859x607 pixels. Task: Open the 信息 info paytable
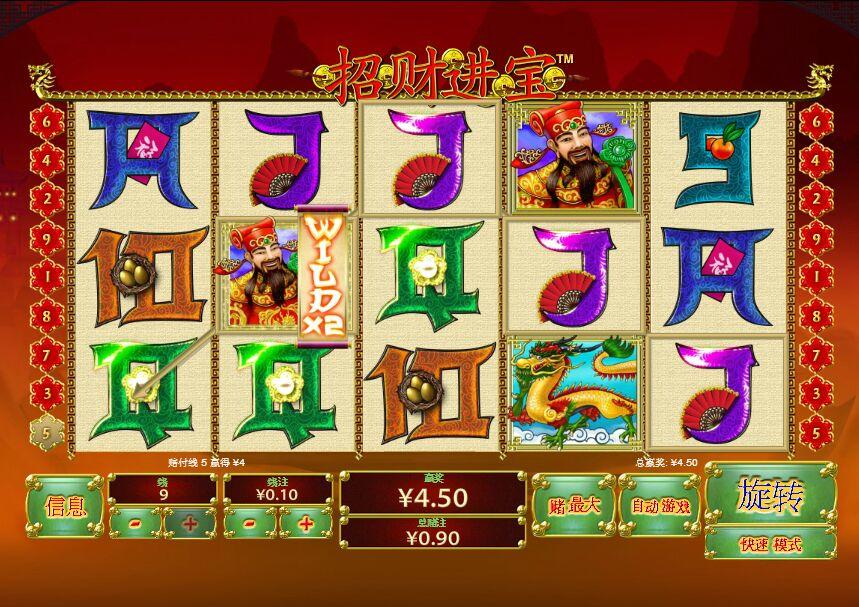65,506
